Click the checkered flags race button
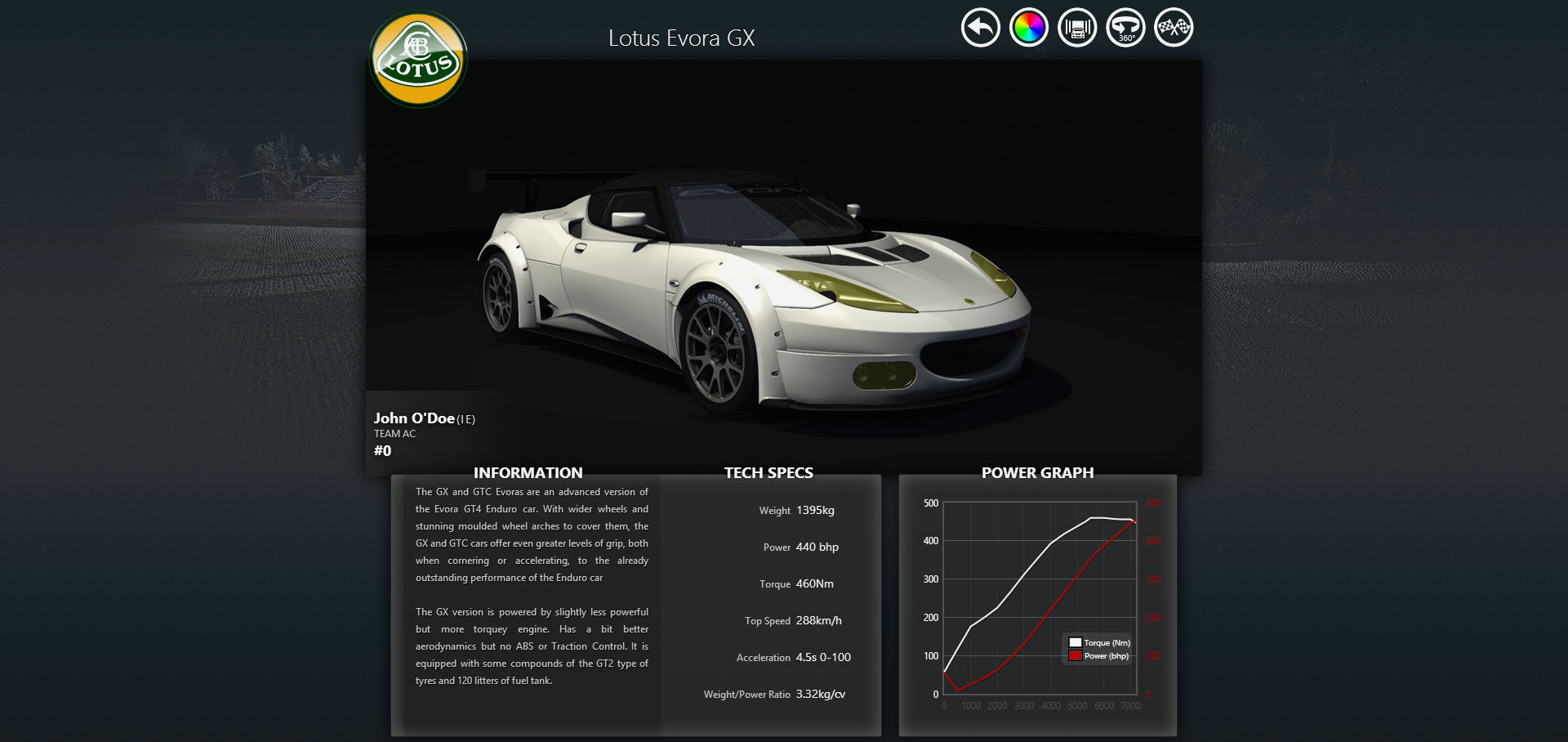Screen dimensions: 1568x742 coord(1174,28)
